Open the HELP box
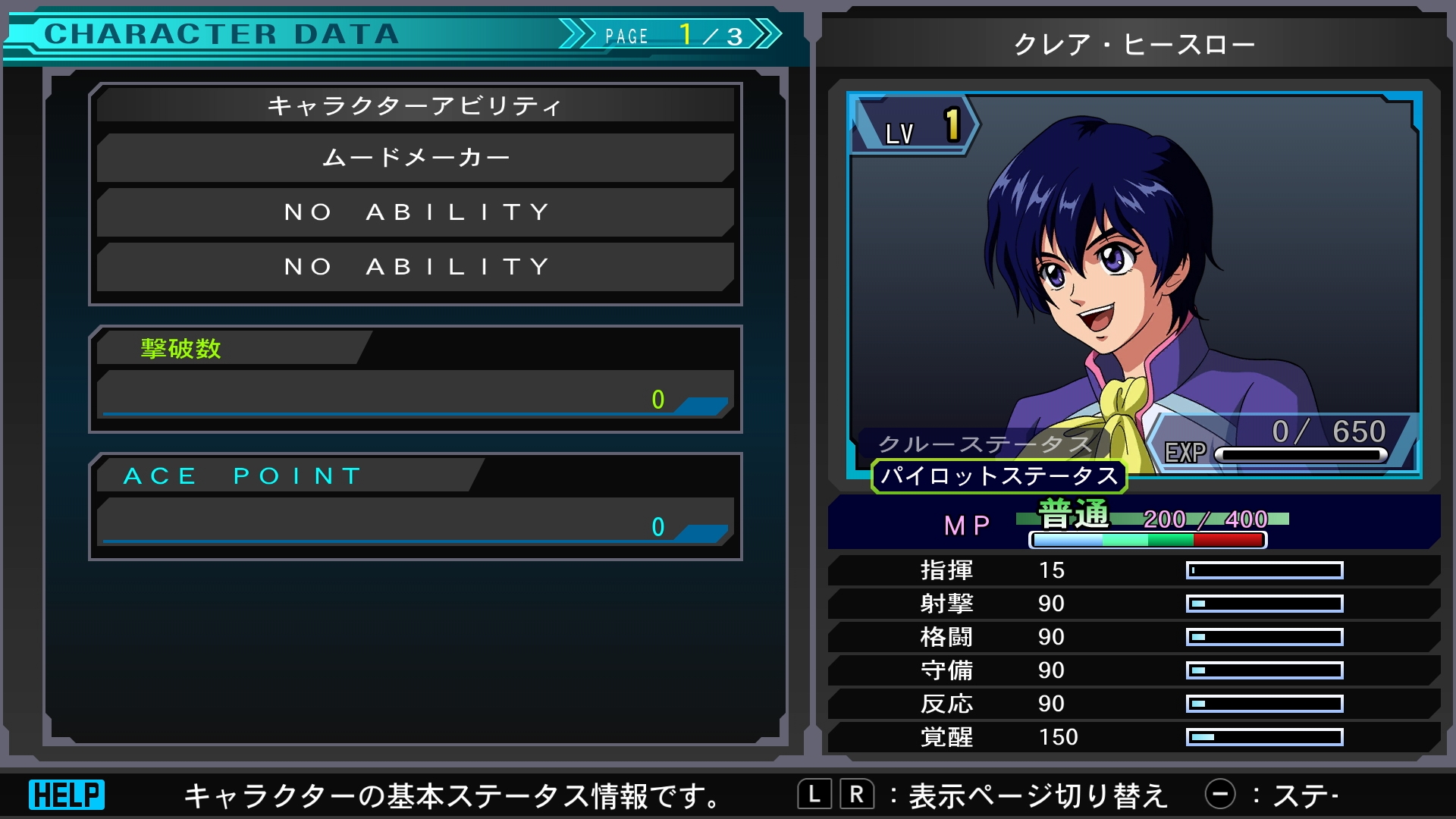The width and height of the screenshot is (1456, 819). (x=67, y=795)
